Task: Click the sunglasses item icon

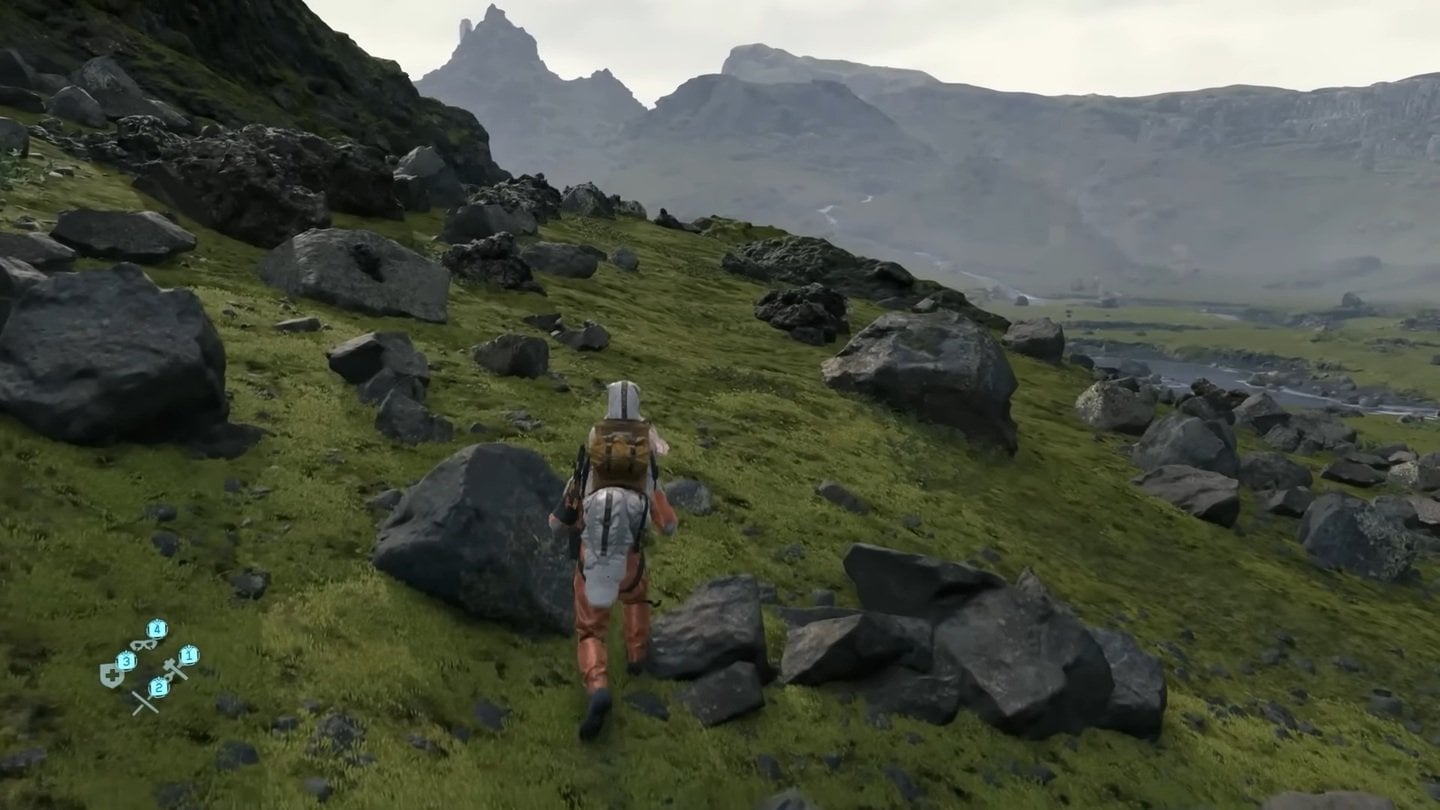Action: pos(143,644)
